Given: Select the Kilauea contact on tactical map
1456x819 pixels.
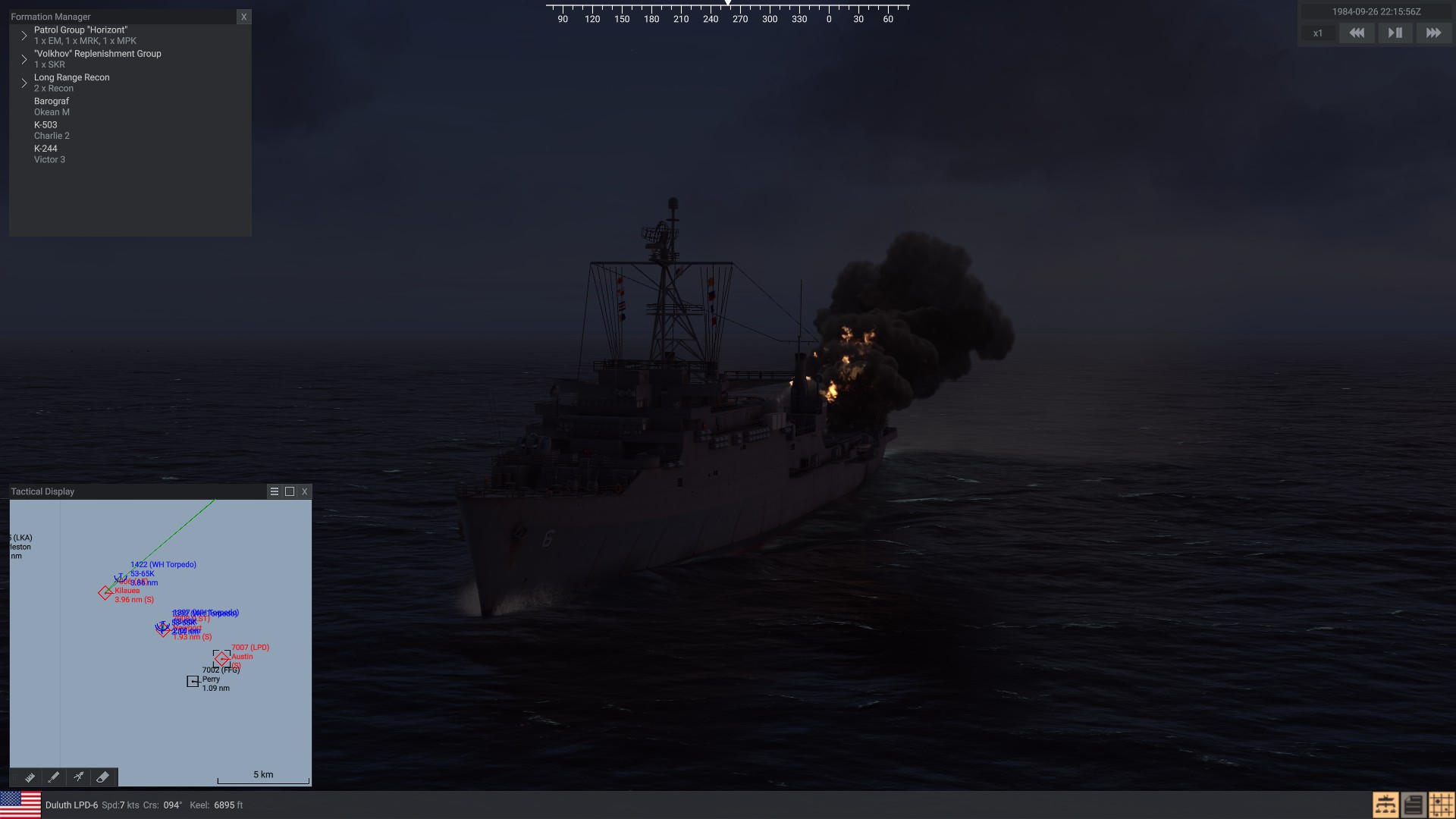Looking at the screenshot, I should point(105,593).
